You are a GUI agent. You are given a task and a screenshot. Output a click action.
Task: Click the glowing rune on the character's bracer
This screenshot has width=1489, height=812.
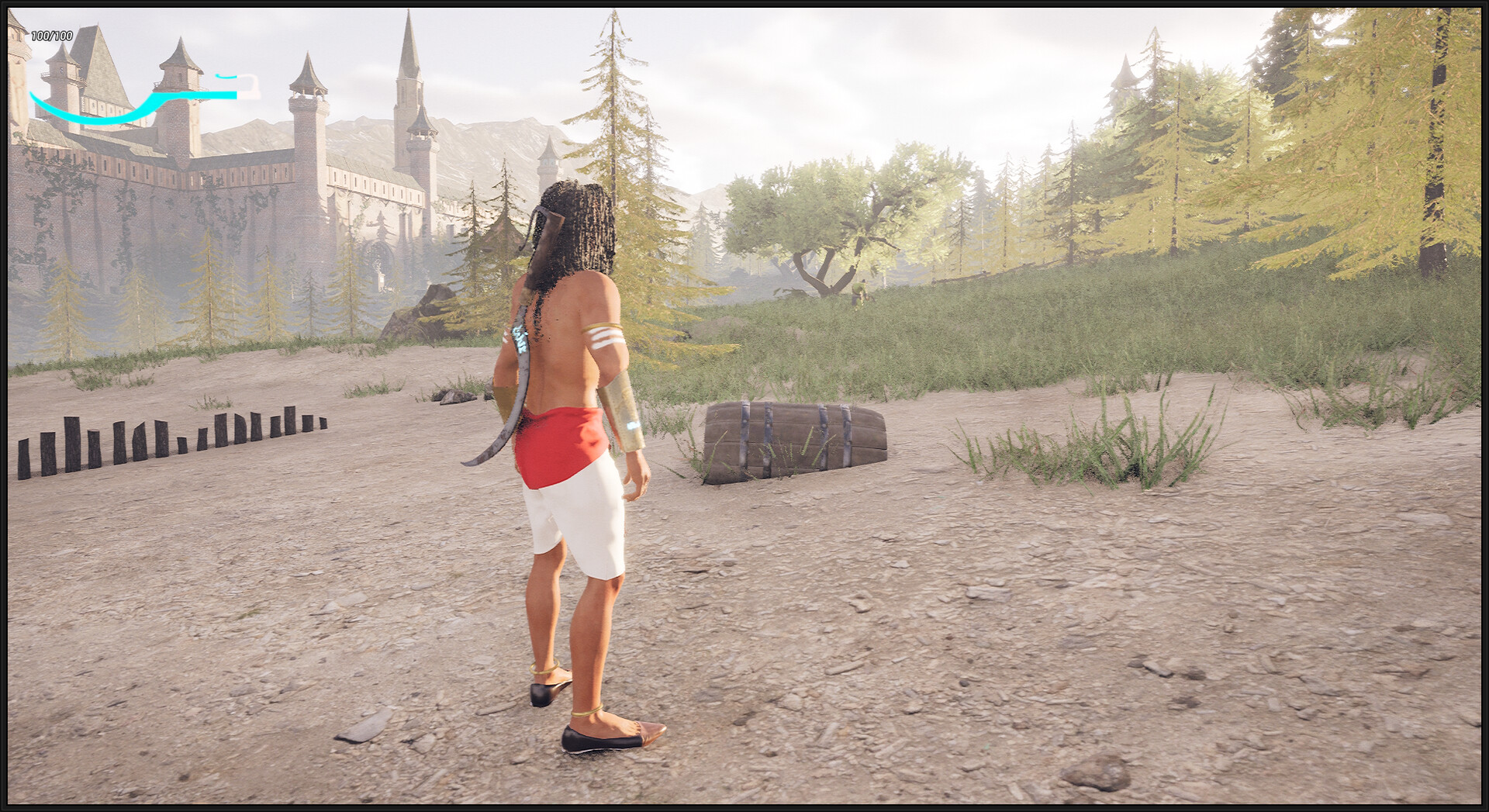pos(633,425)
